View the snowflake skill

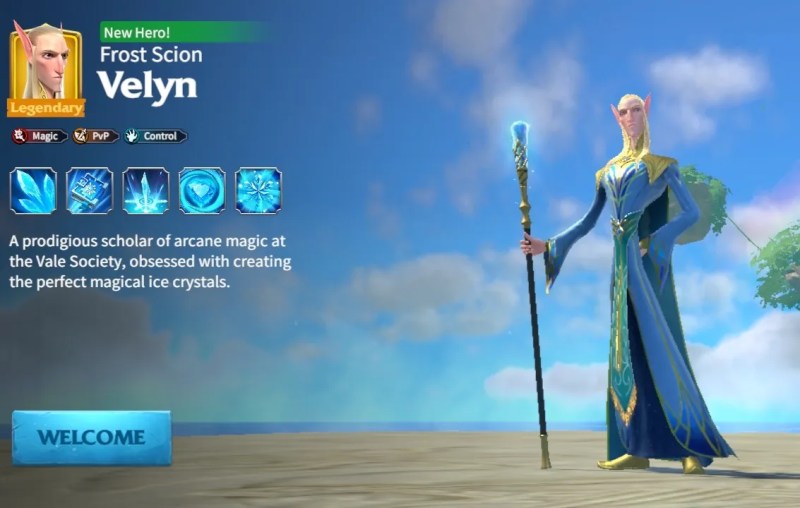tap(258, 190)
